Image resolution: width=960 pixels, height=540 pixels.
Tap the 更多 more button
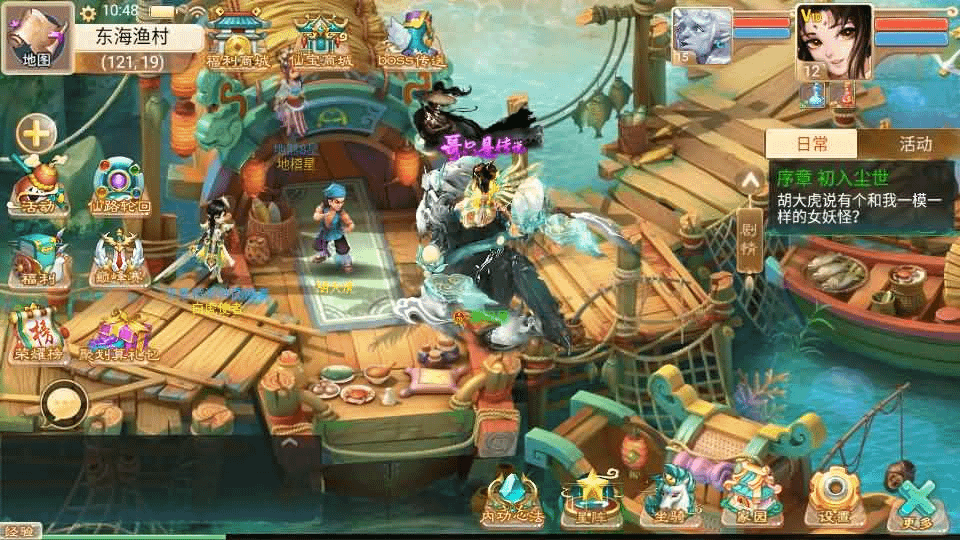[x=915, y=502]
